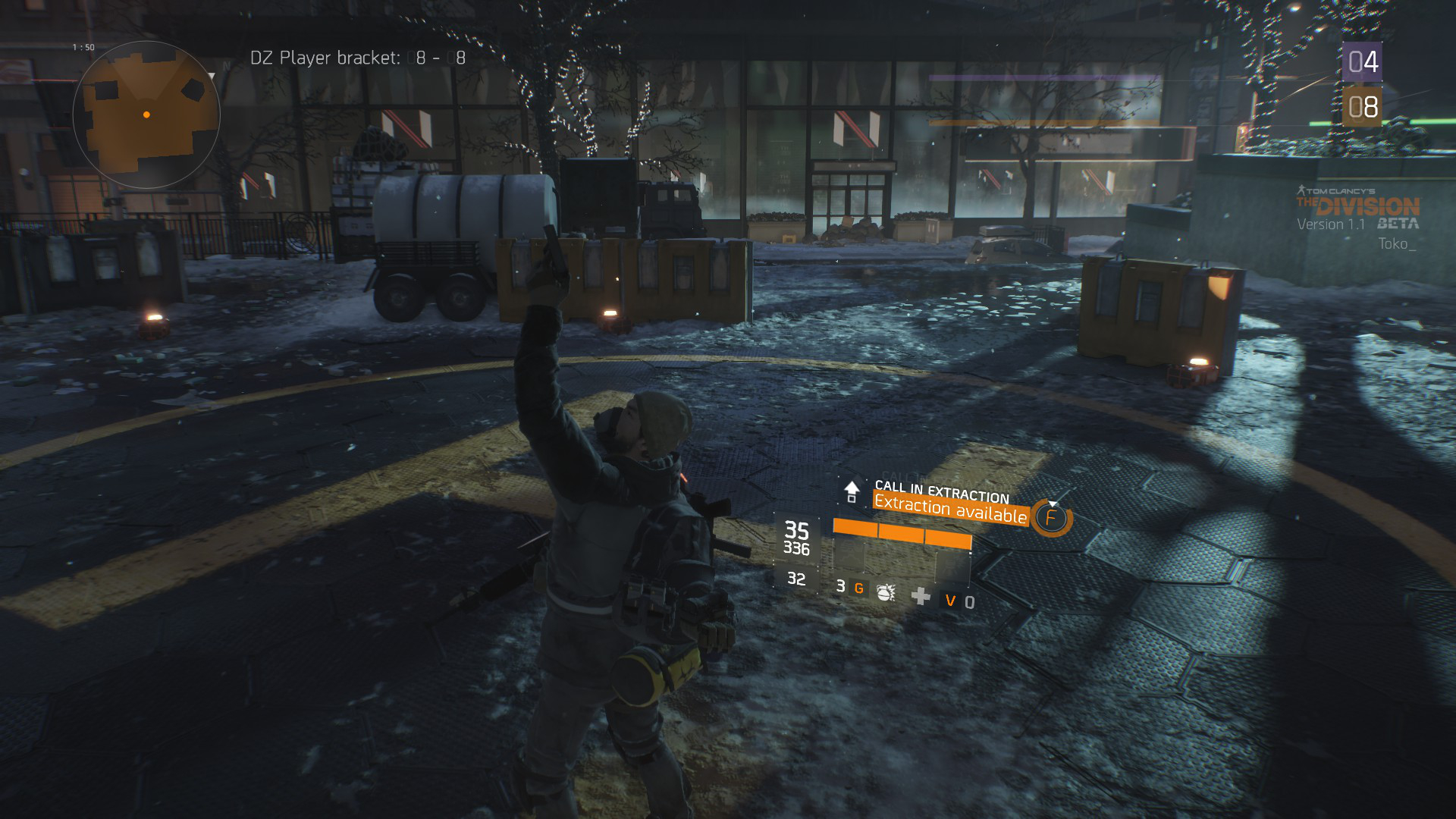Image resolution: width=1456 pixels, height=819 pixels.
Task: Open the circular Dark Zone minimap
Action: (x=146, y=115)
